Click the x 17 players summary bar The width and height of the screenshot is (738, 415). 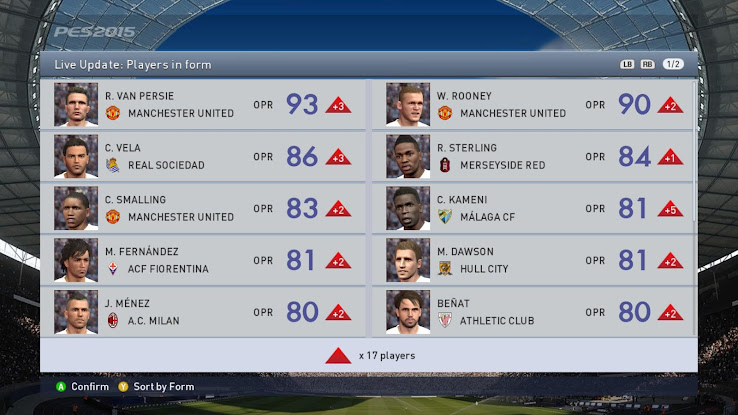pos(369,355)
